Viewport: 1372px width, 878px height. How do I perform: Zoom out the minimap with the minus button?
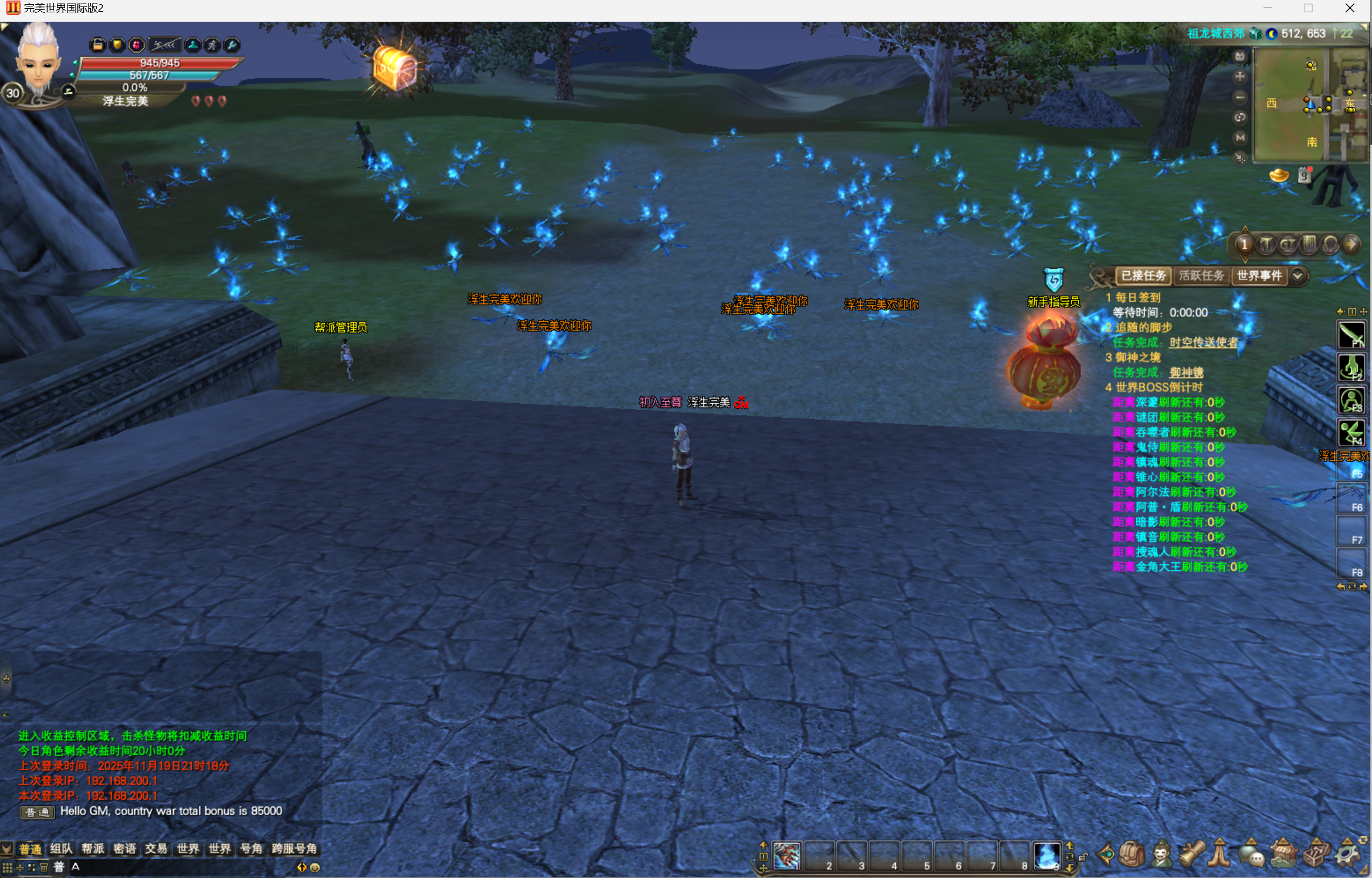1239,97
